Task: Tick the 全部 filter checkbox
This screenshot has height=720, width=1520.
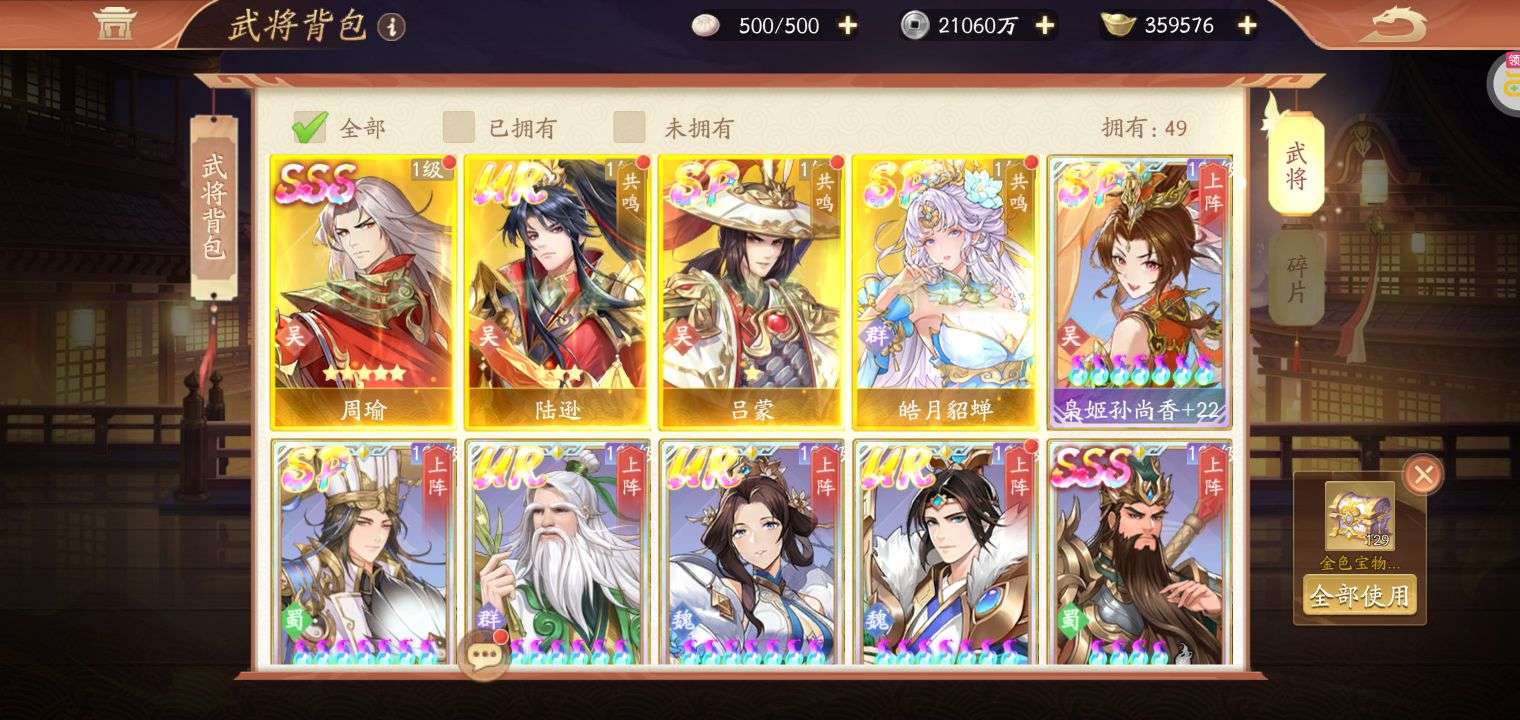Action: click(309, 128)
